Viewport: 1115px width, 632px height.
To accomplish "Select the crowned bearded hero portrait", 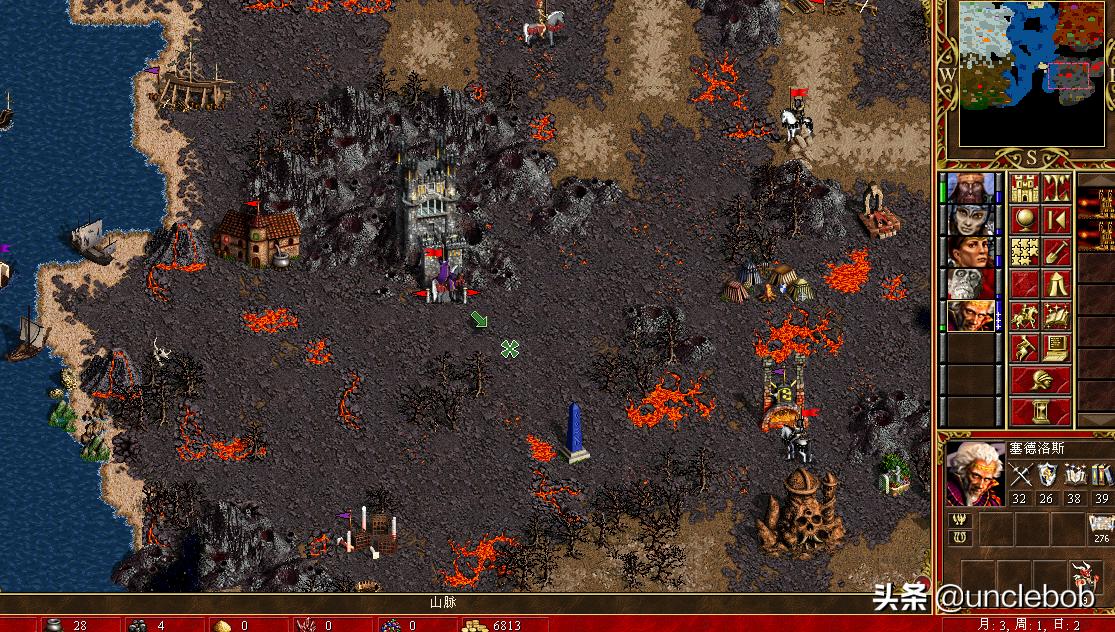I will (x=971, y=188).
